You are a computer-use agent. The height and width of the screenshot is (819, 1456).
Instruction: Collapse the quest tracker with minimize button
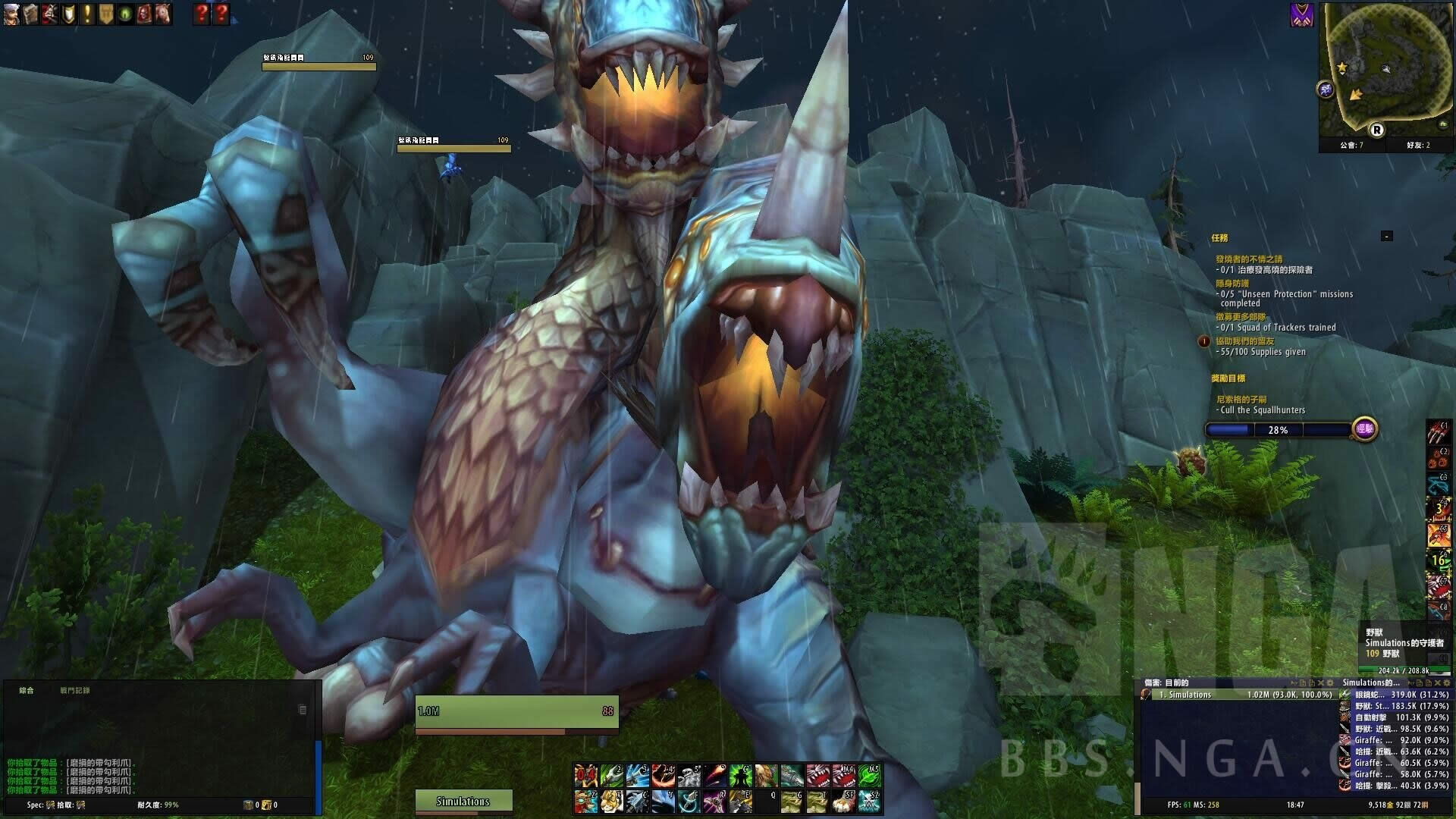coord(1386,237)
